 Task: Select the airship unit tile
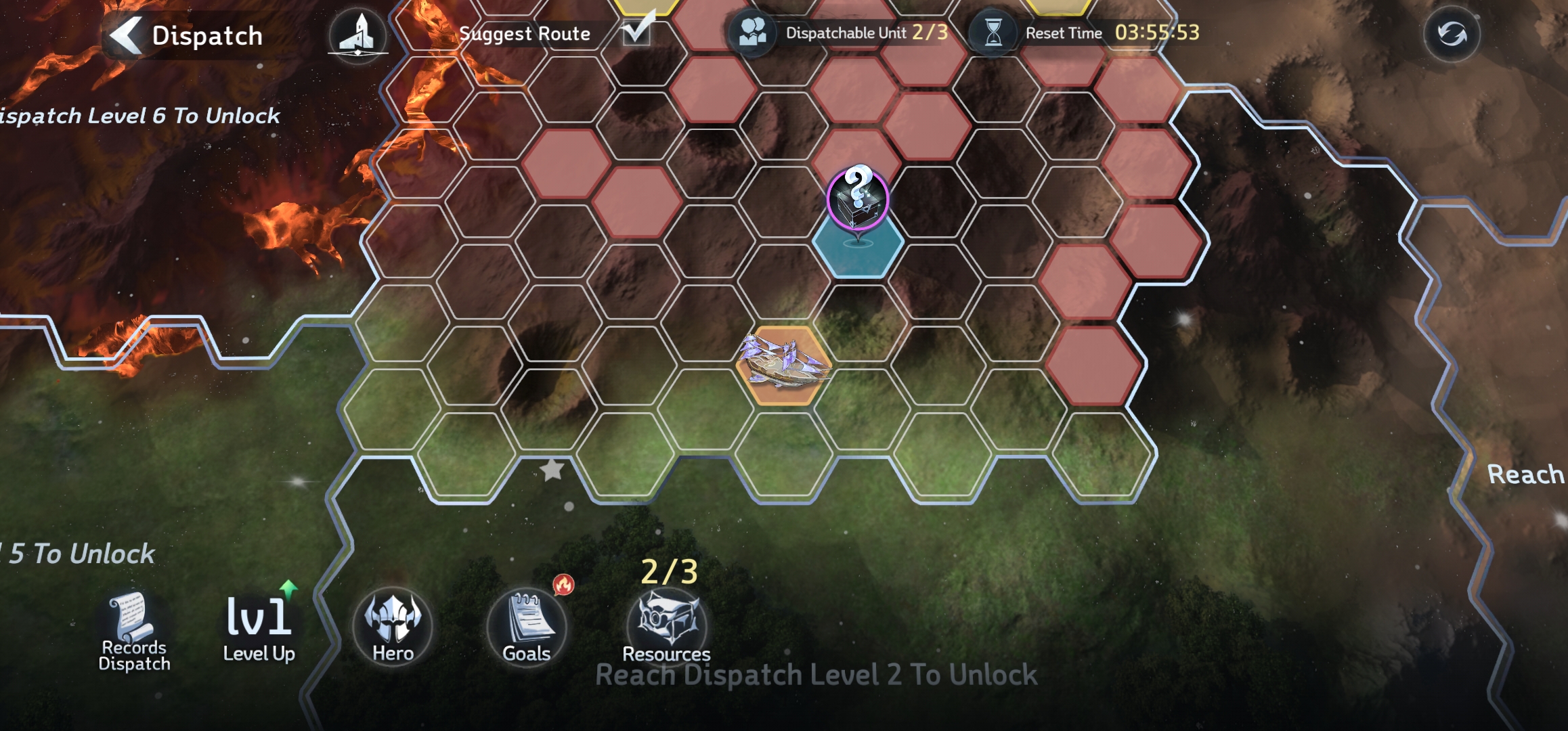pos(784,365)
